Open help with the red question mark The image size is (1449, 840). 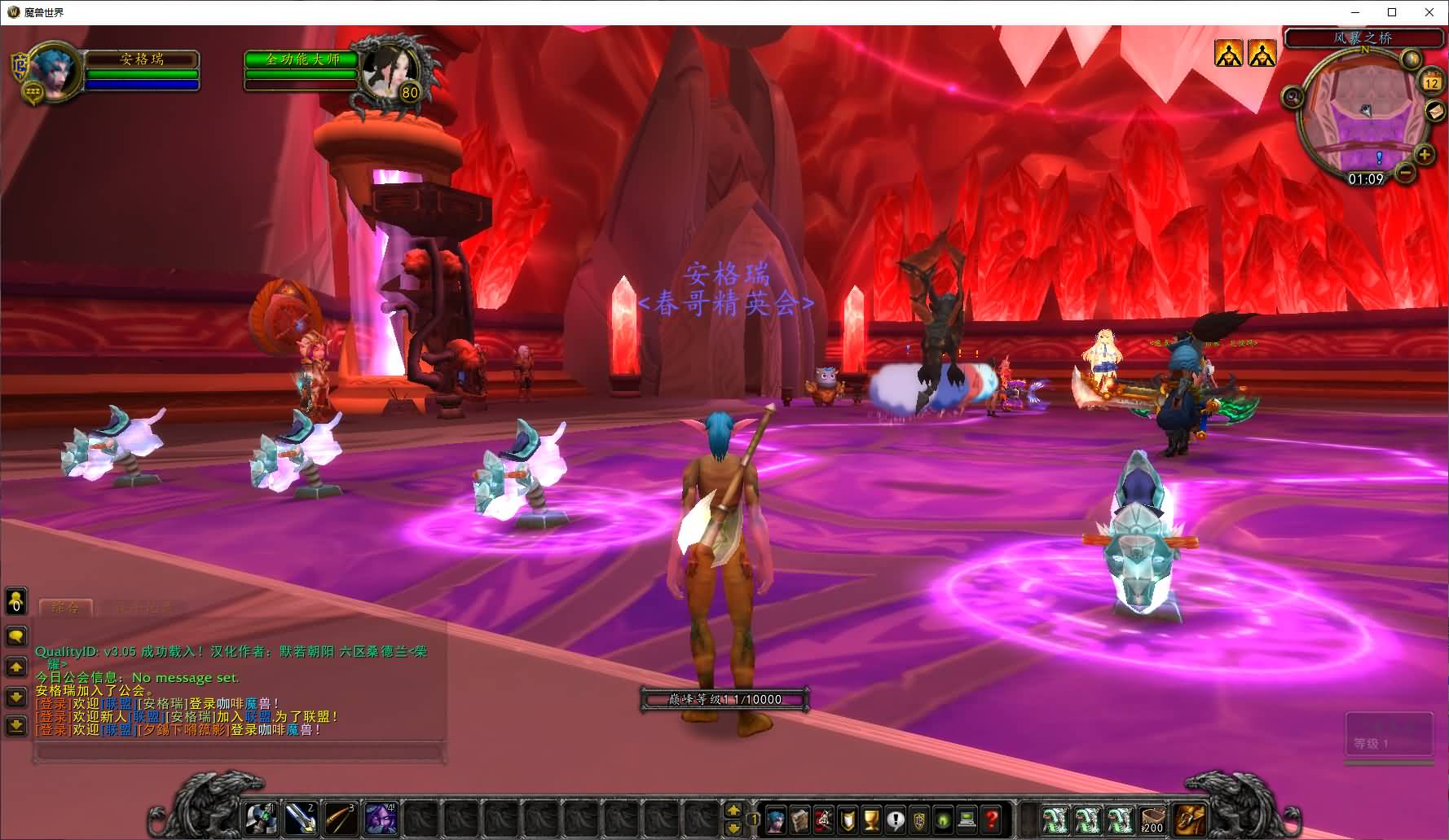pos(991,819)
